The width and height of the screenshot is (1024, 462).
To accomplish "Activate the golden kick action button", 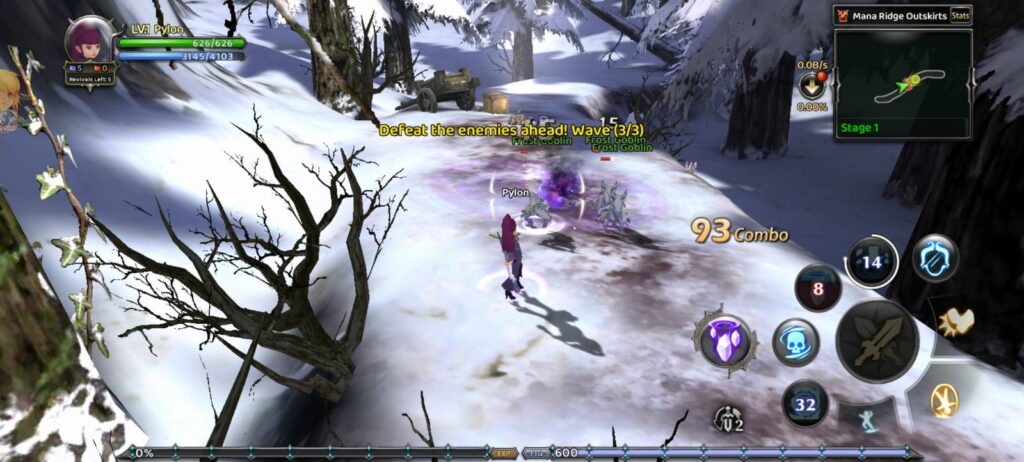I will pyautogui.click(x=943, y=400).
